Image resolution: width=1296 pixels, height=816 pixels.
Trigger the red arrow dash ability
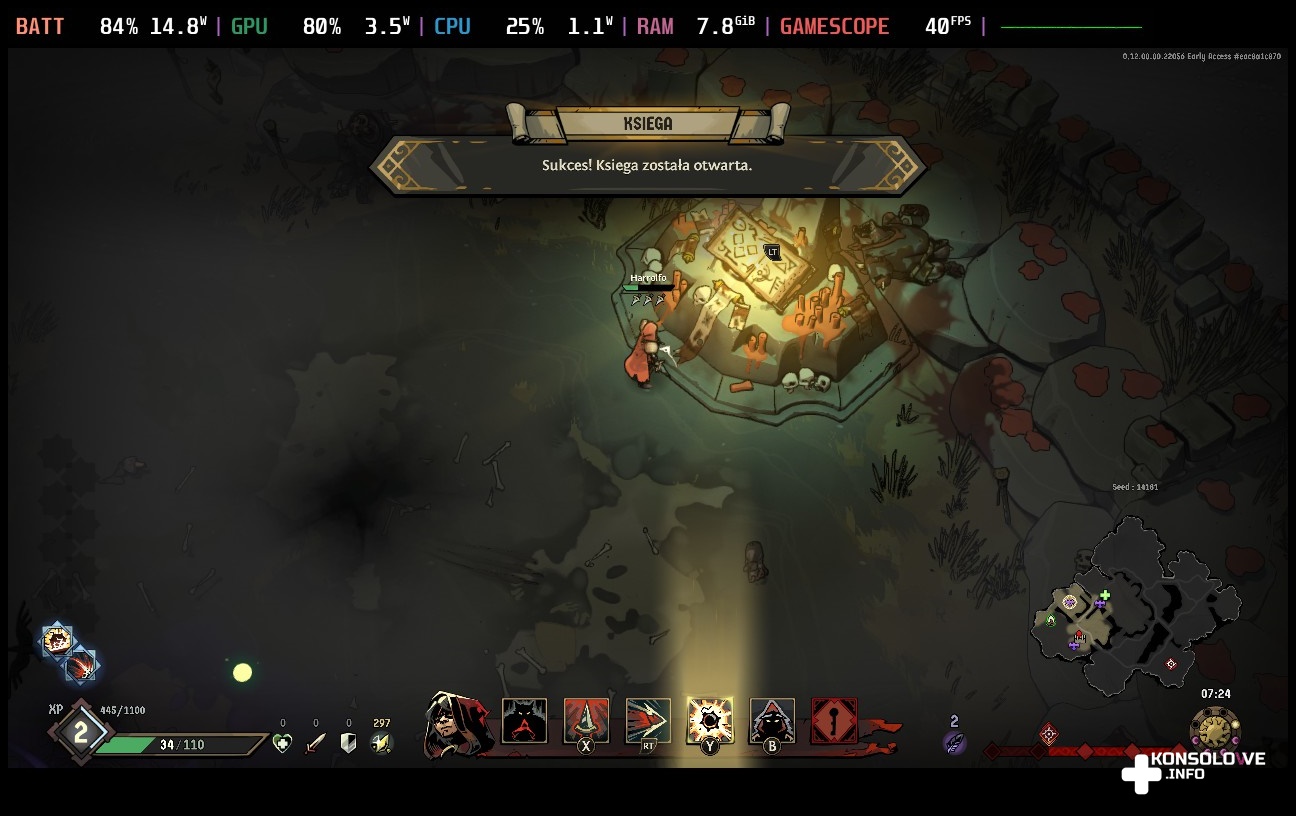648,721
